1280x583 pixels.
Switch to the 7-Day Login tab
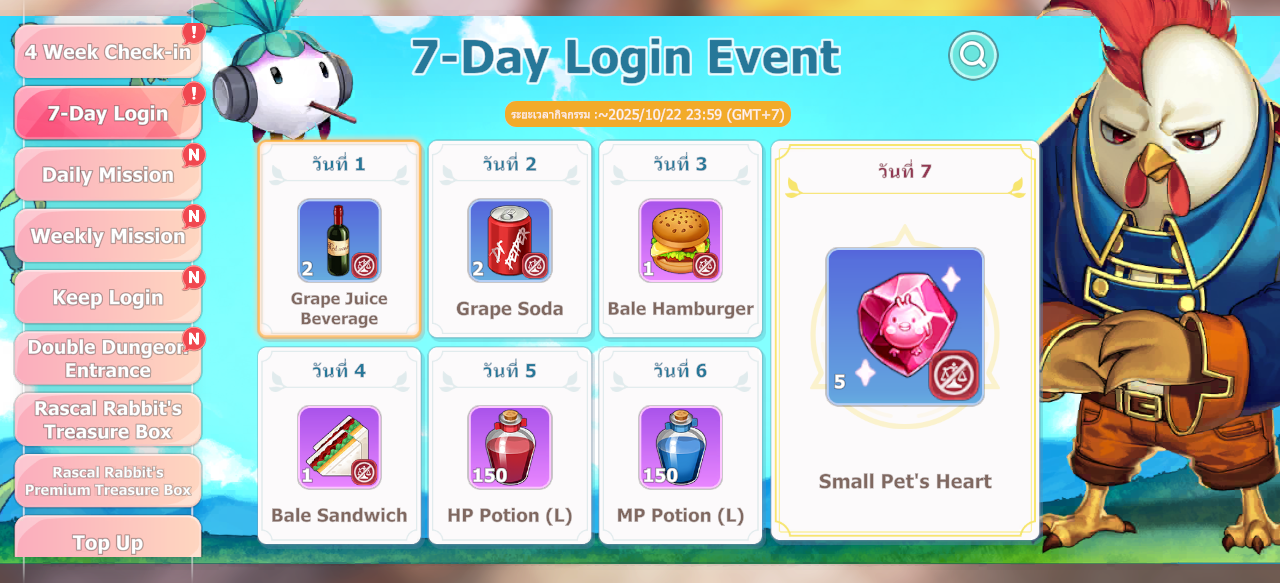[x=108, y=113]
